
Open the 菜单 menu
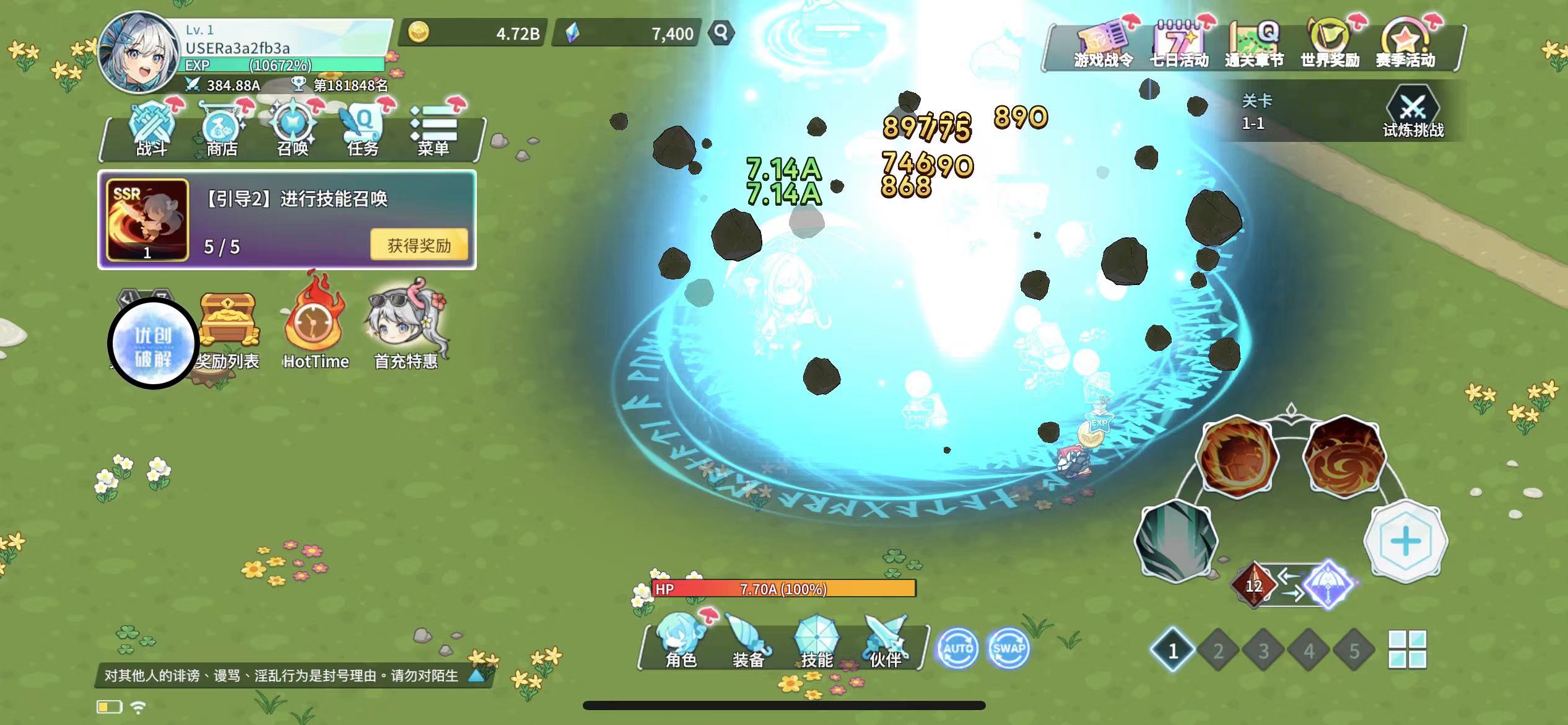point(433,131)
